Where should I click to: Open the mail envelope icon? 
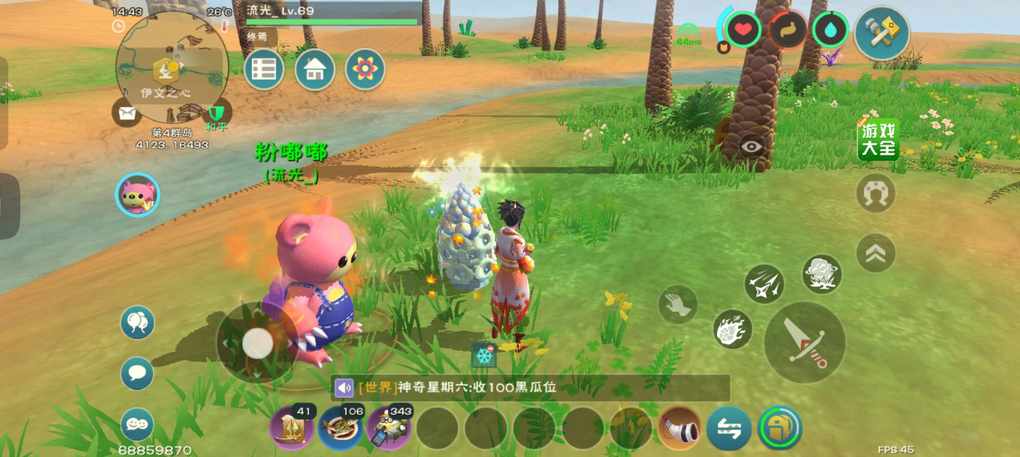[x=127, y=112]
